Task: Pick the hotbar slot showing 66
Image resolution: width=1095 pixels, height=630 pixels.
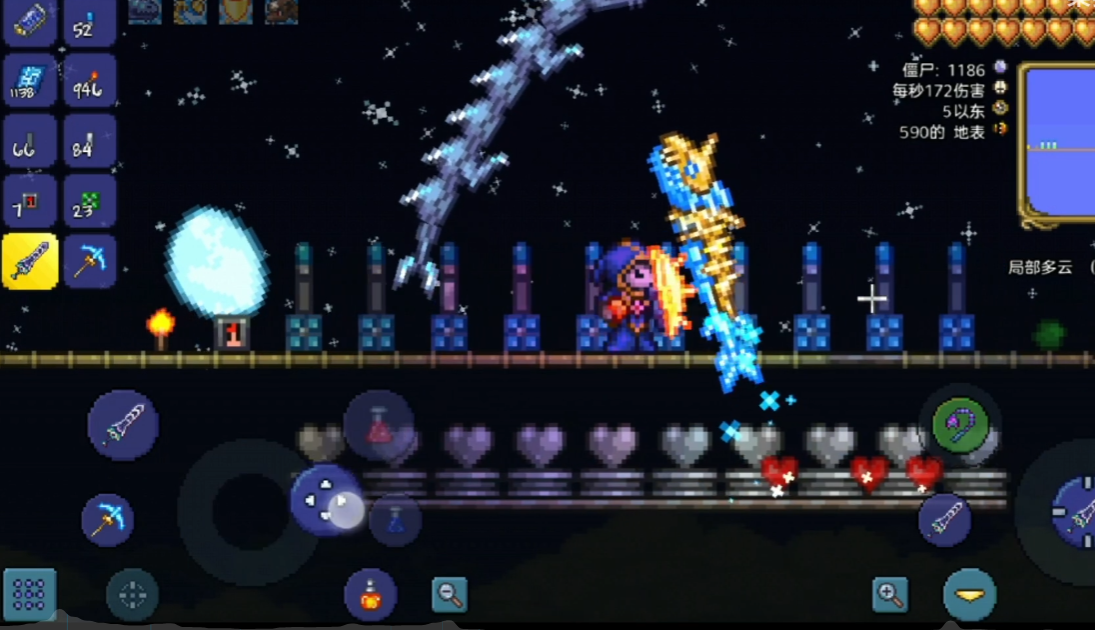Action: [29, 141]
